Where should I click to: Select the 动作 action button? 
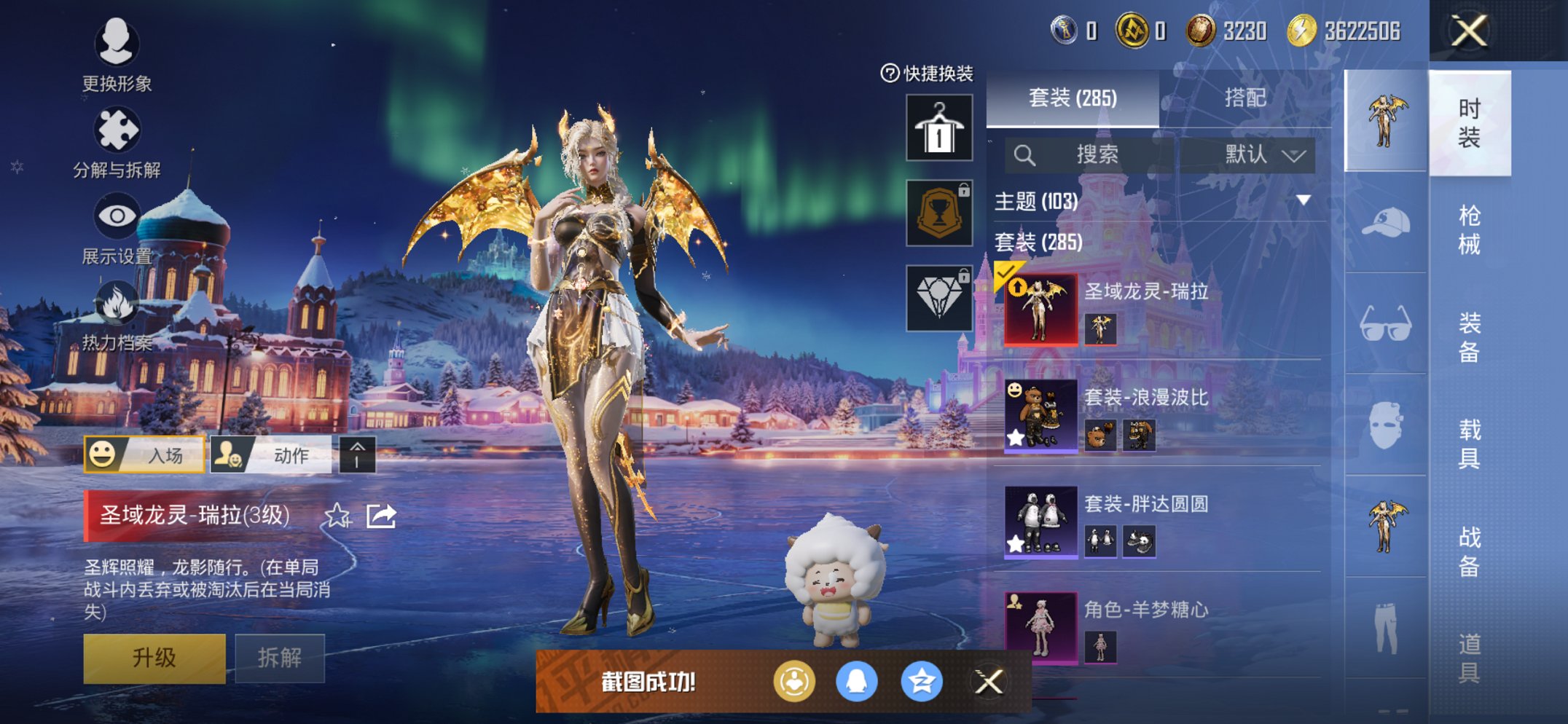click(271, 455)
